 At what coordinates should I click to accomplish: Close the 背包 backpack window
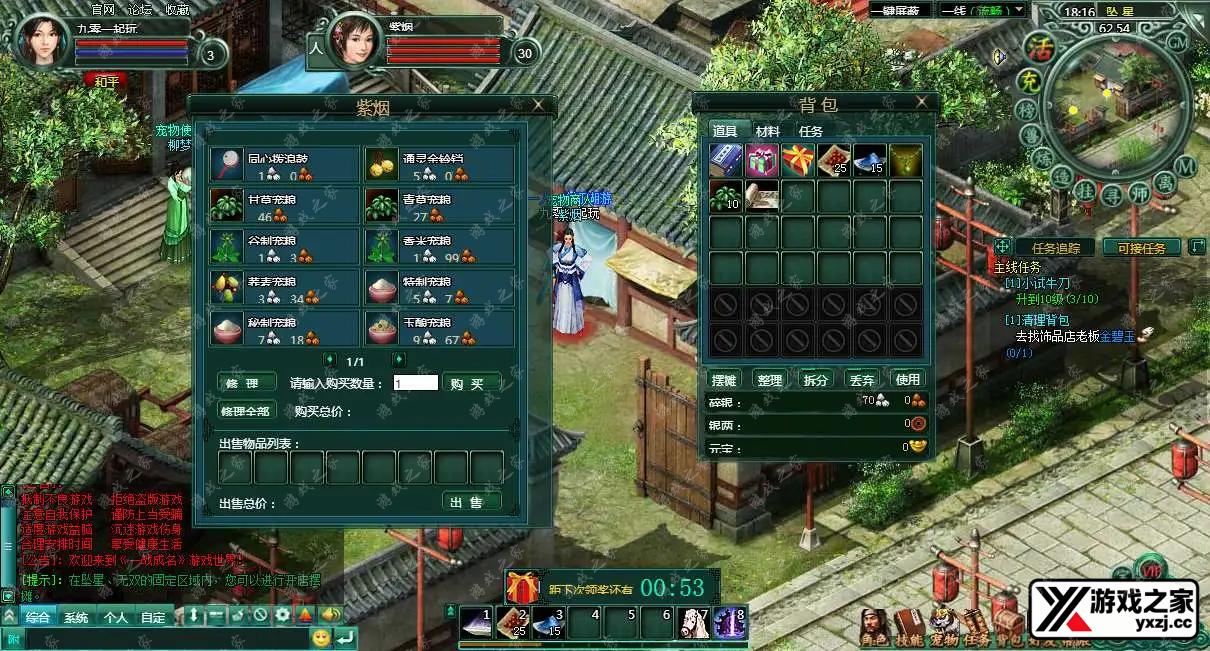click(921, 102)
